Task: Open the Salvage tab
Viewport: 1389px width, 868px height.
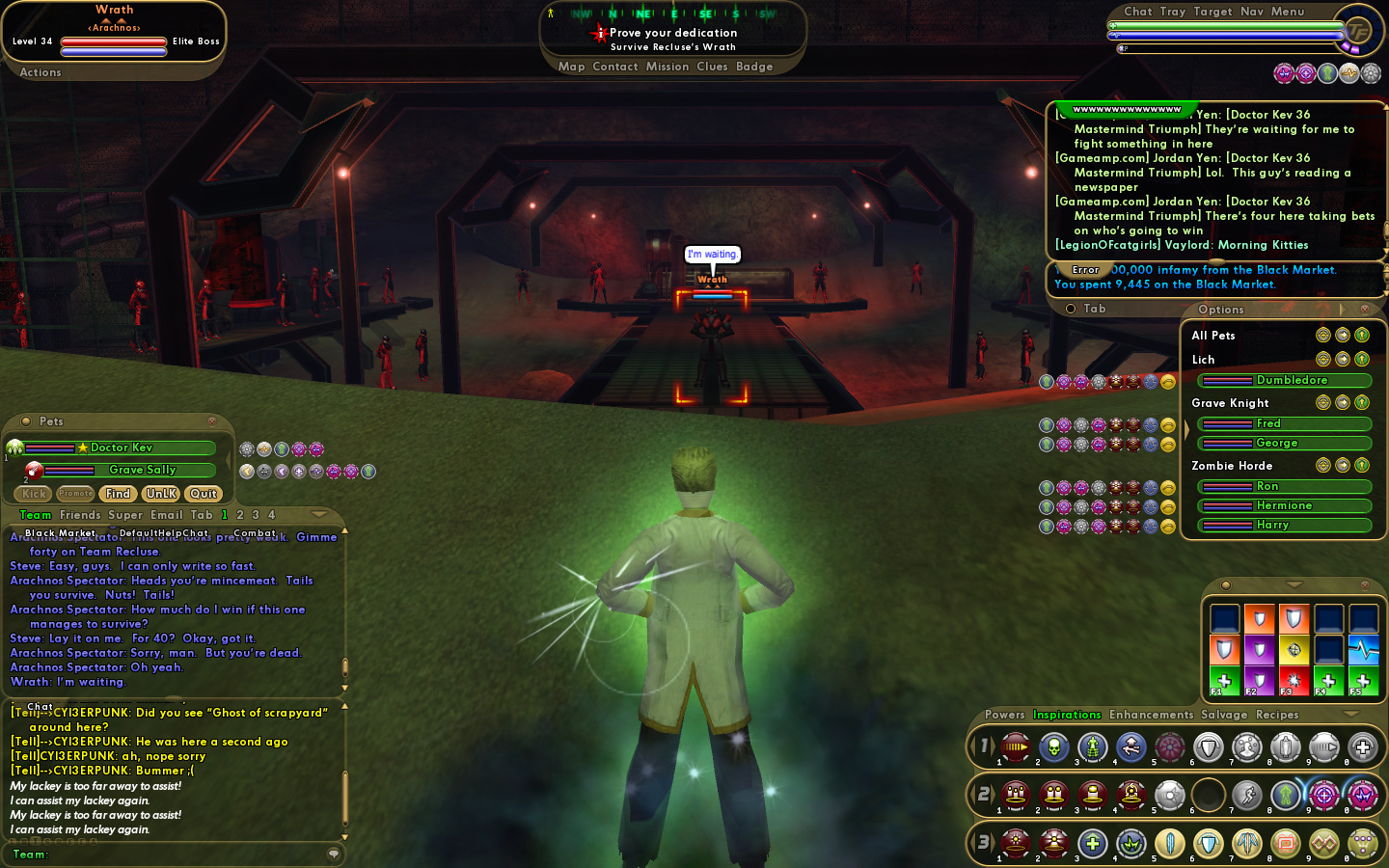Action: pos(1224,715)
